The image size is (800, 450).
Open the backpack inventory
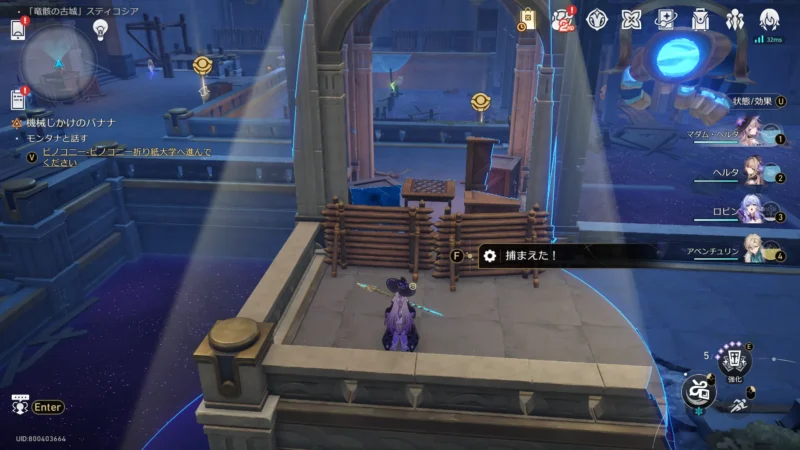[700, 19]
